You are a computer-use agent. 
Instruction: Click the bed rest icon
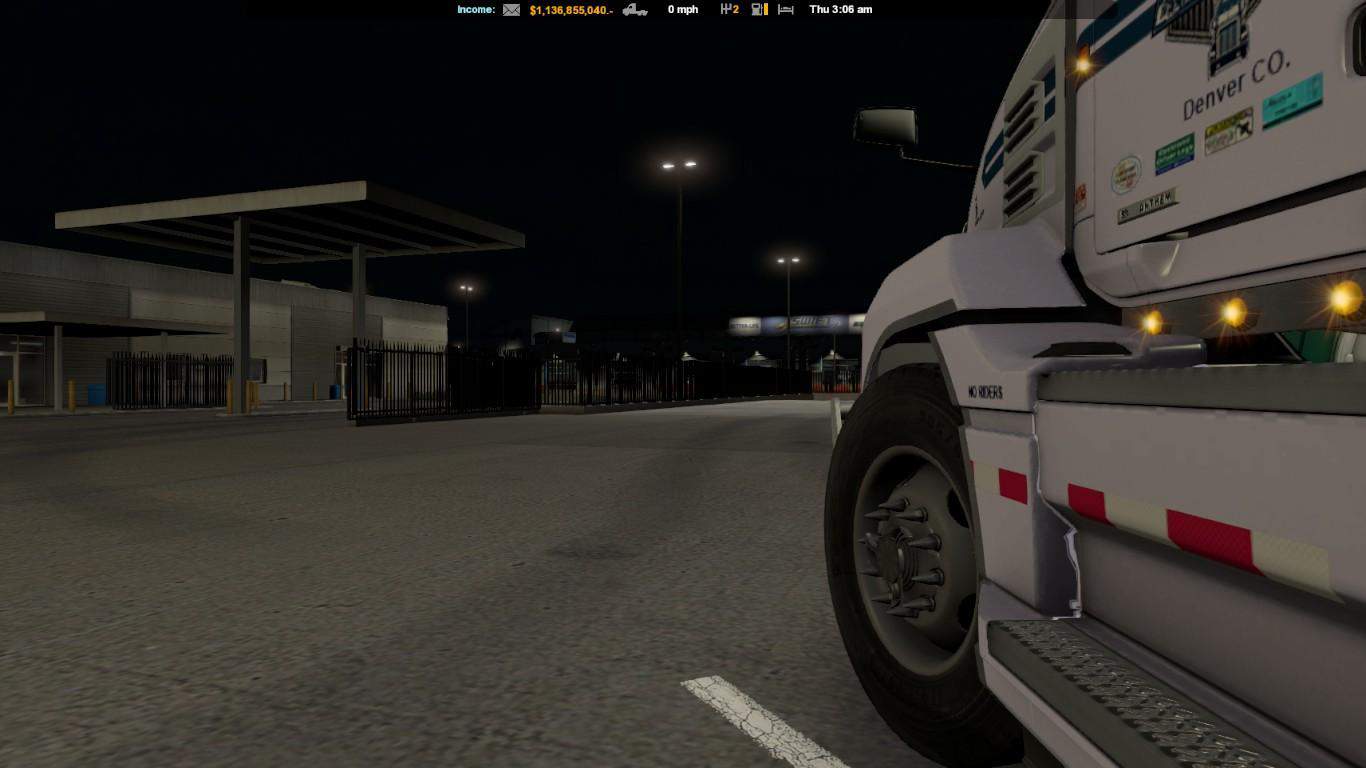tap(786, 10)
